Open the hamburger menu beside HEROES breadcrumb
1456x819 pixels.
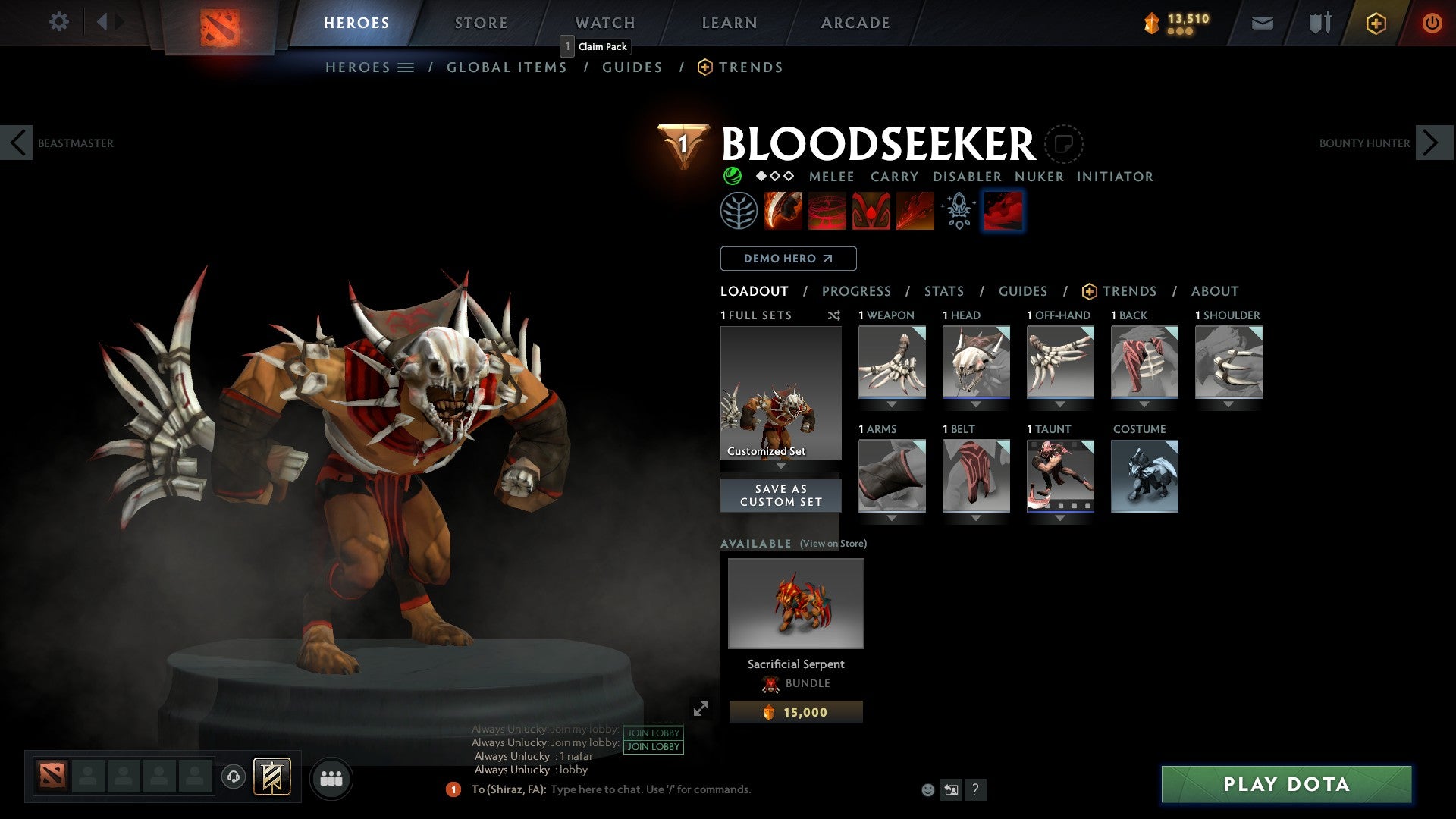pyautogui.click(x=406, y=67)
